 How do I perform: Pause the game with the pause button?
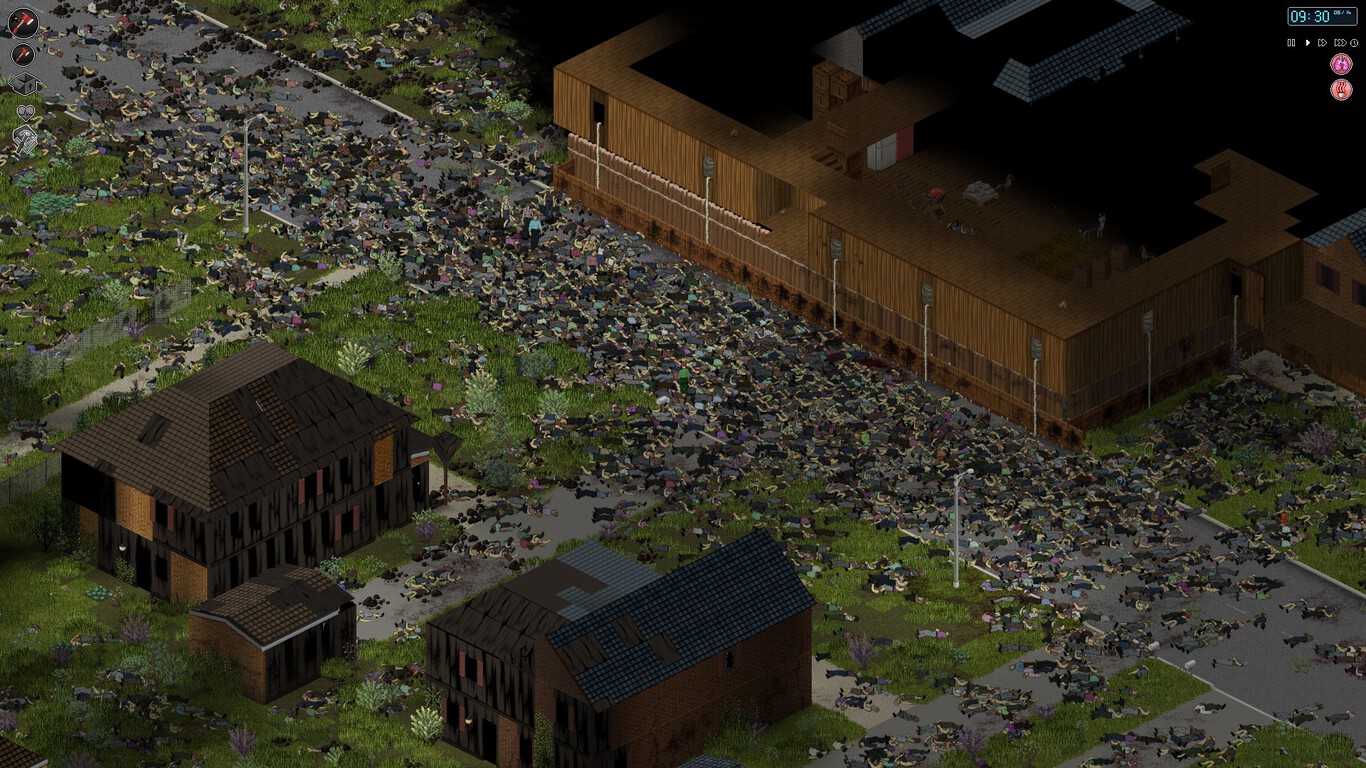coord(1291,42)
